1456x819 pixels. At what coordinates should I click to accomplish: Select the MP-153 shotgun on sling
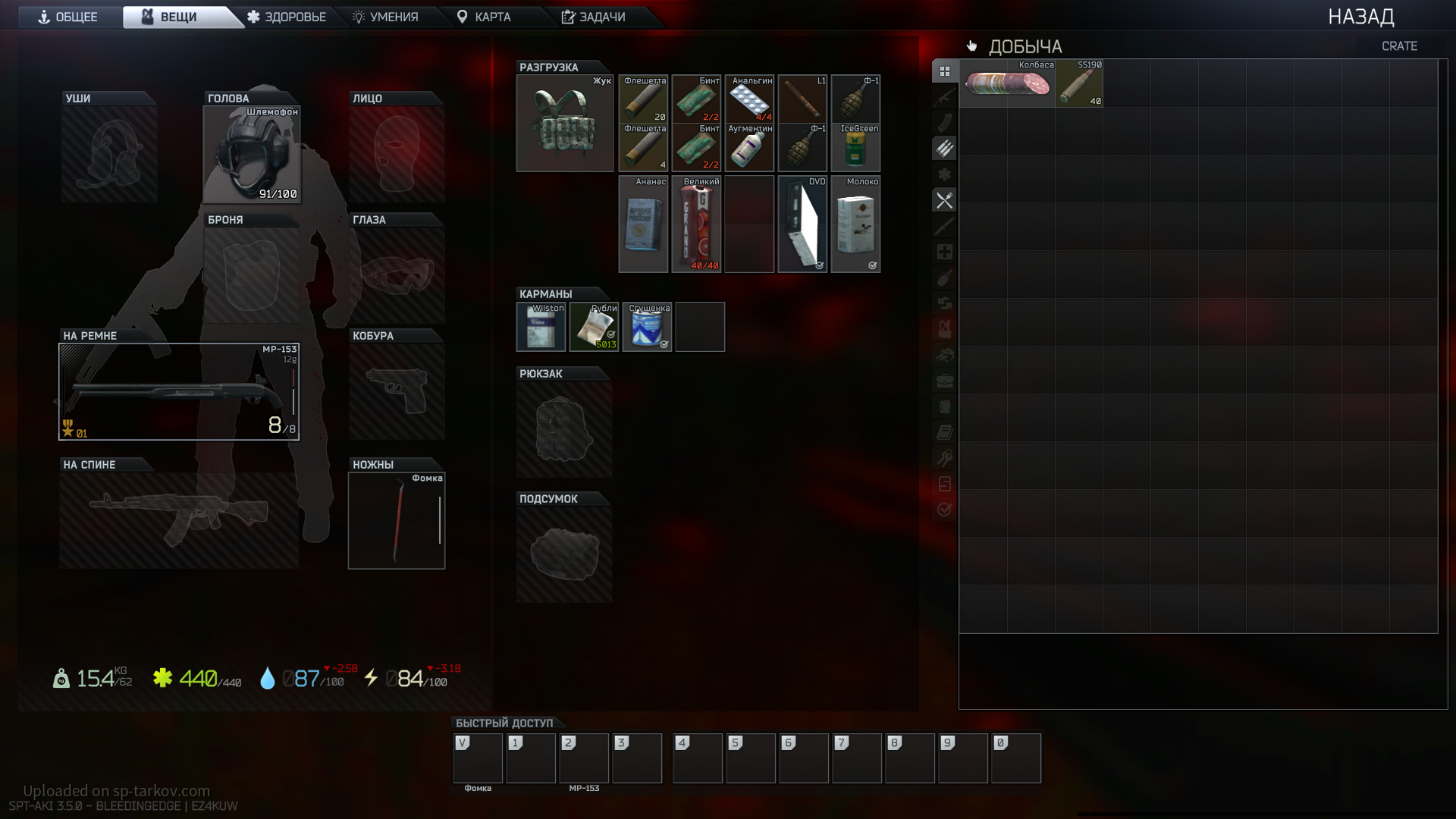(179, 391)
